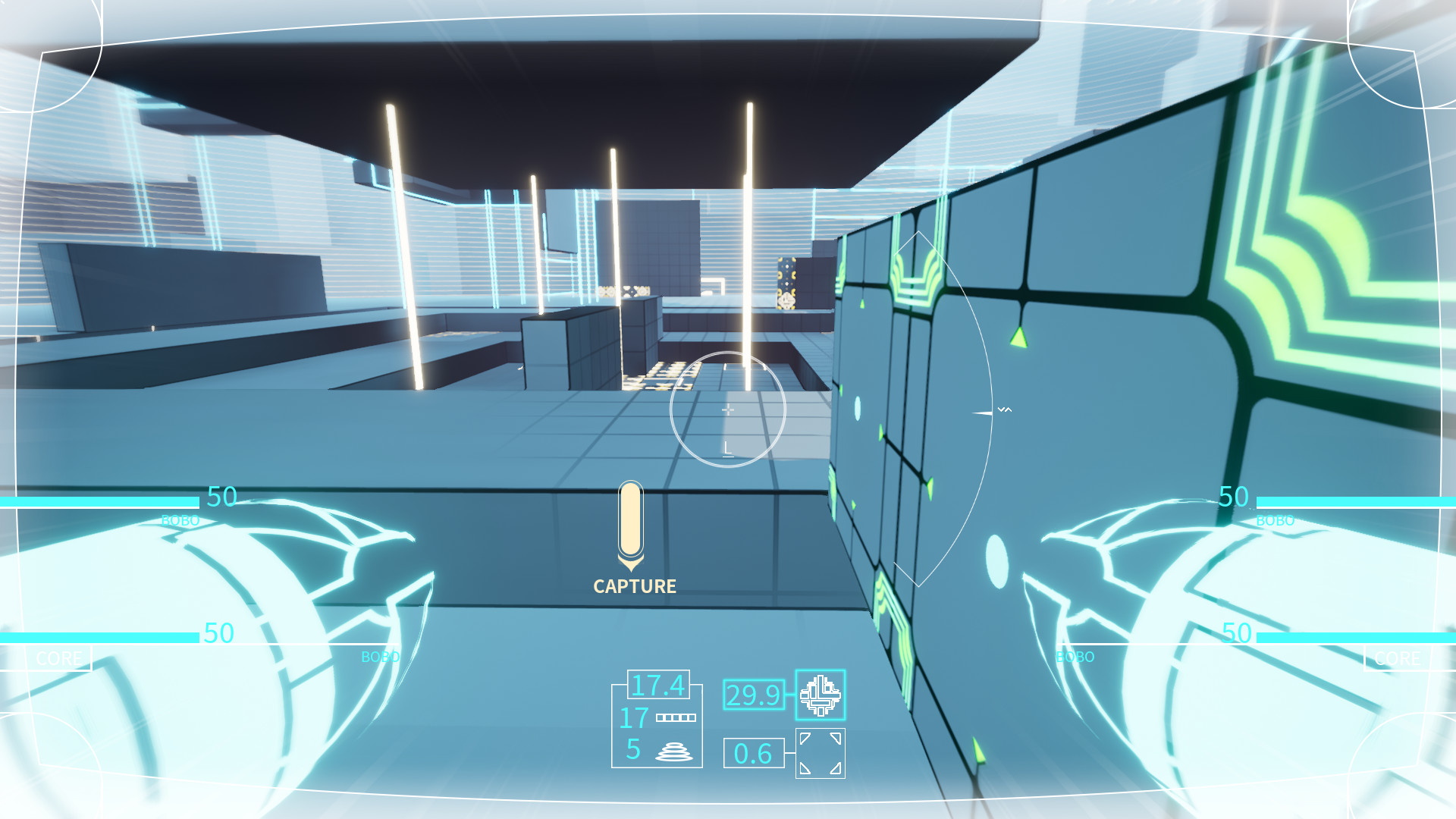Image resolution: width=1456 pixels, height=819 pixels.
Task: Click the crosshair reticle at screen center
Action: [x=727, y=409]
